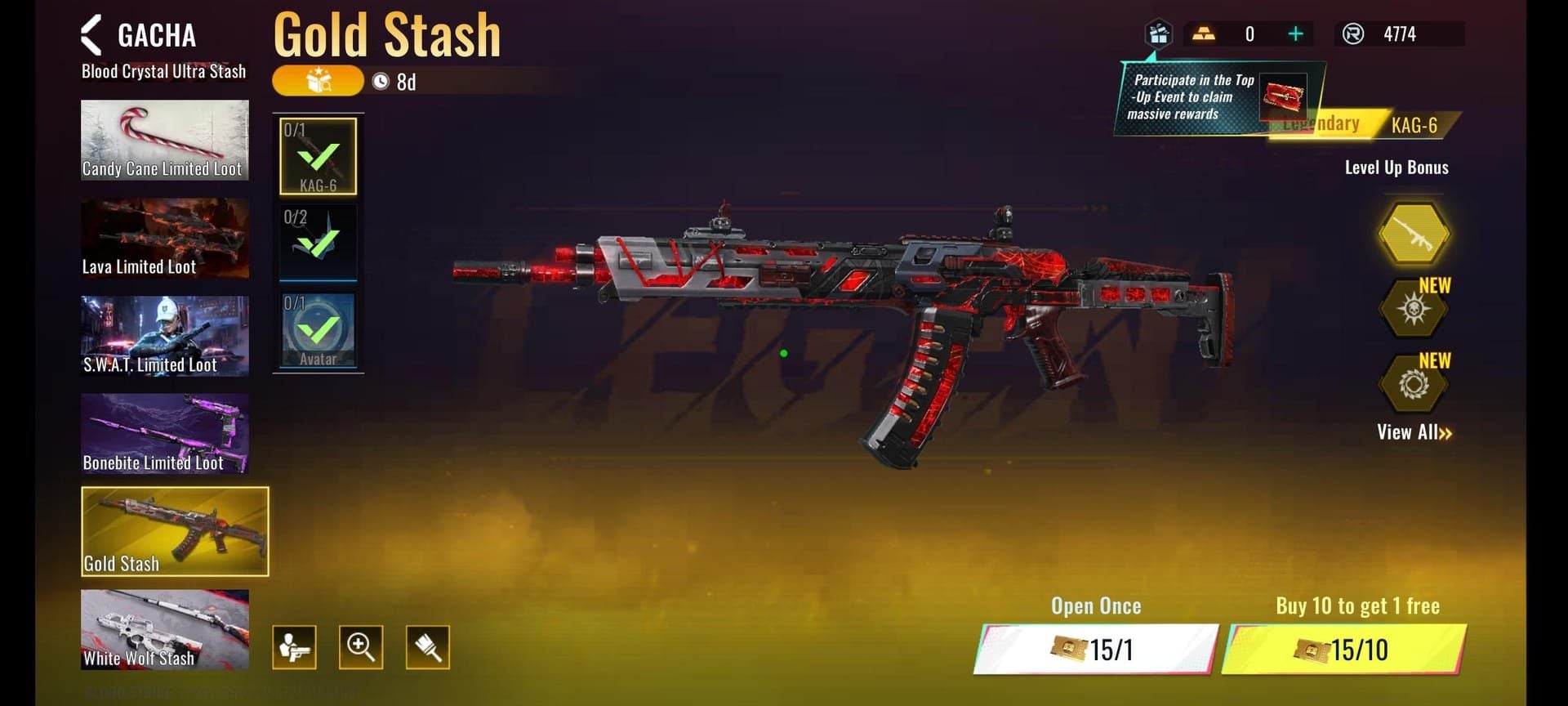Click the yellow gift timer icon
The width and height of the screenshot is (1568, 706).
click(x=318, y=81)
